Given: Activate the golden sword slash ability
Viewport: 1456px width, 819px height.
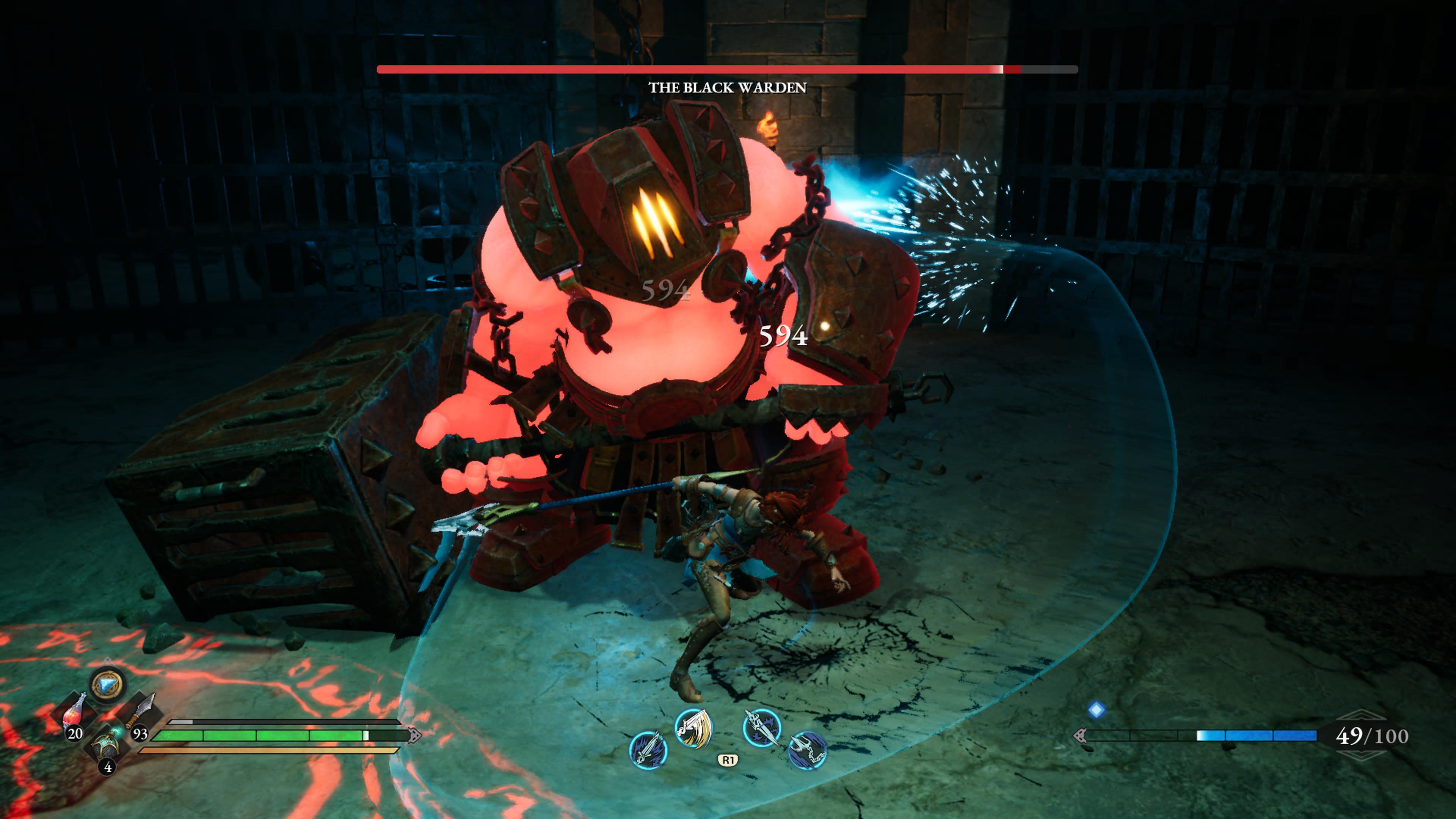Looking at the screenshot, I should [693, 728].
